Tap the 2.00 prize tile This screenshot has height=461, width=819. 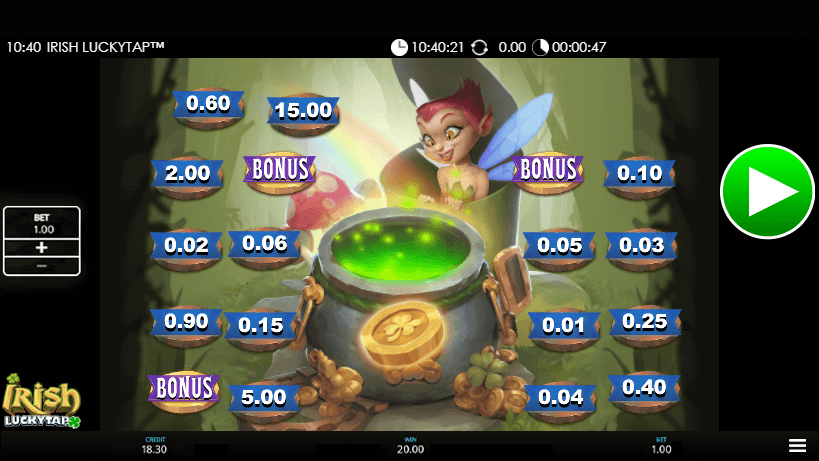click(187, 173)
